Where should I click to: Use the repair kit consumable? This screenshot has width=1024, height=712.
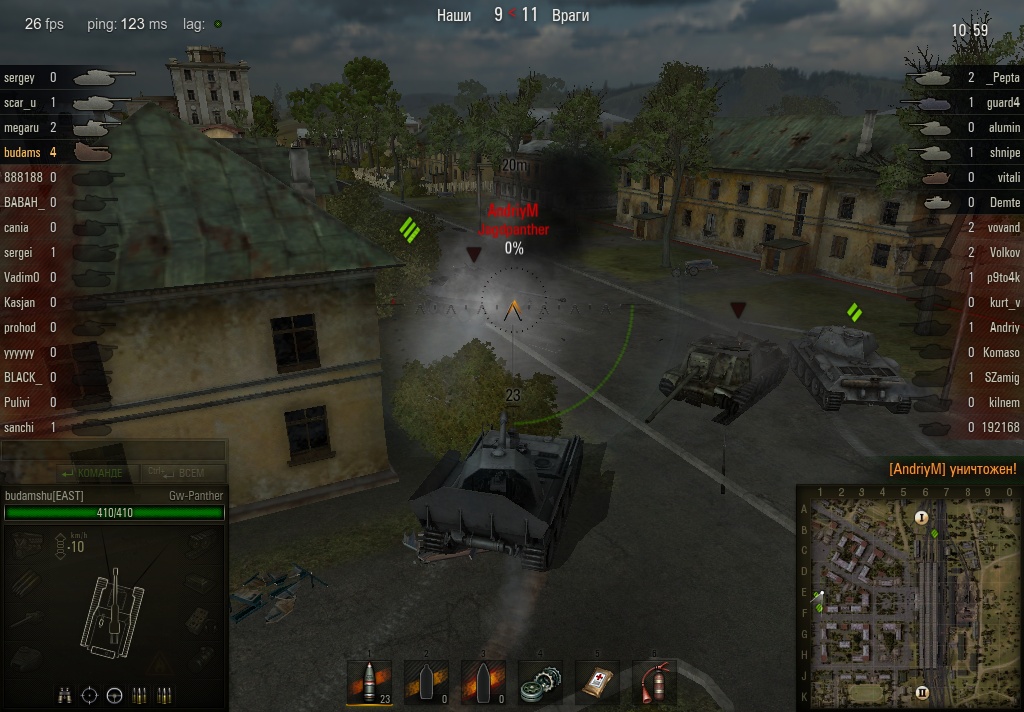pyautogui.click(x=541, y=682)
